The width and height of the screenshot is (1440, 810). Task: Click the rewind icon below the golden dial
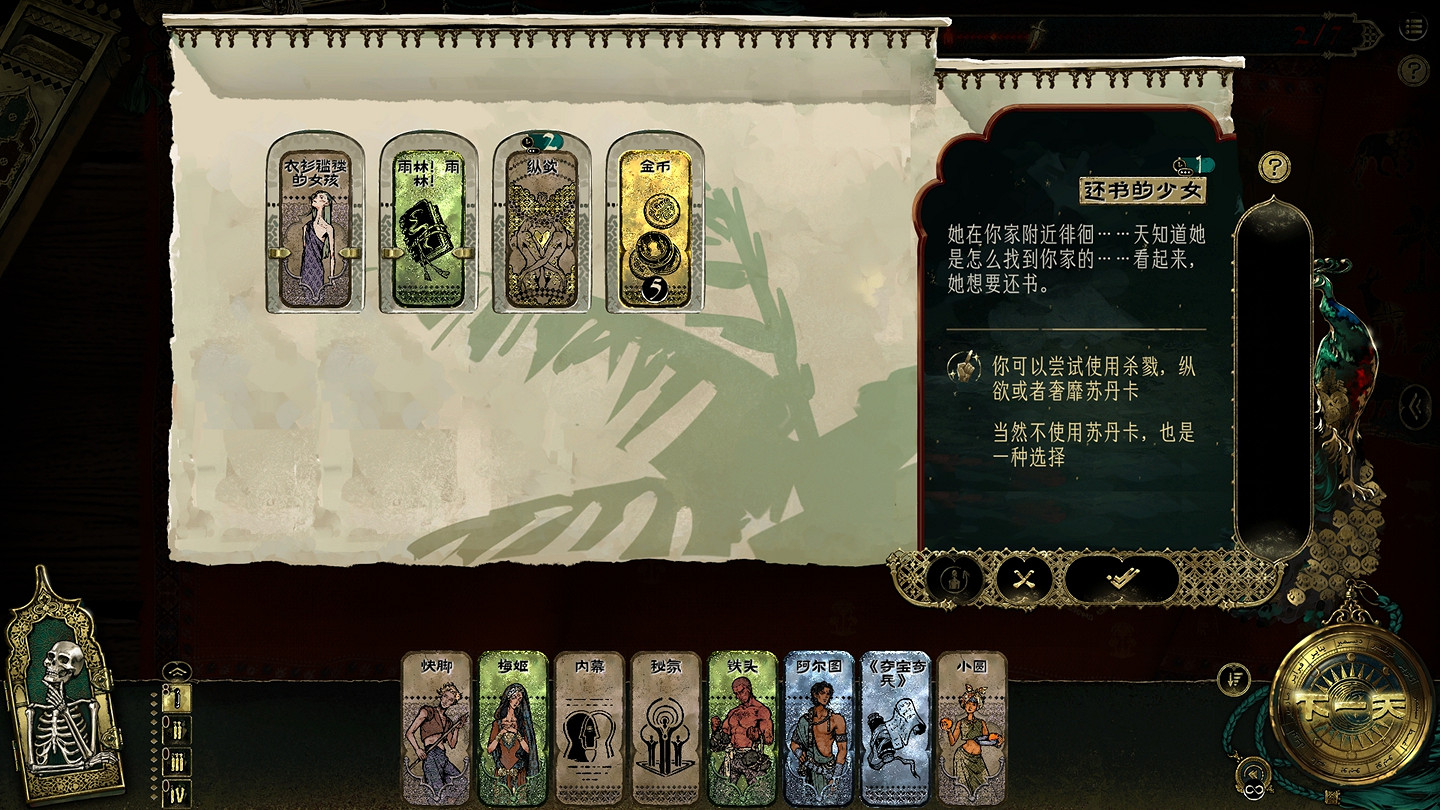pyautogui.click(x=1253, y=772)
